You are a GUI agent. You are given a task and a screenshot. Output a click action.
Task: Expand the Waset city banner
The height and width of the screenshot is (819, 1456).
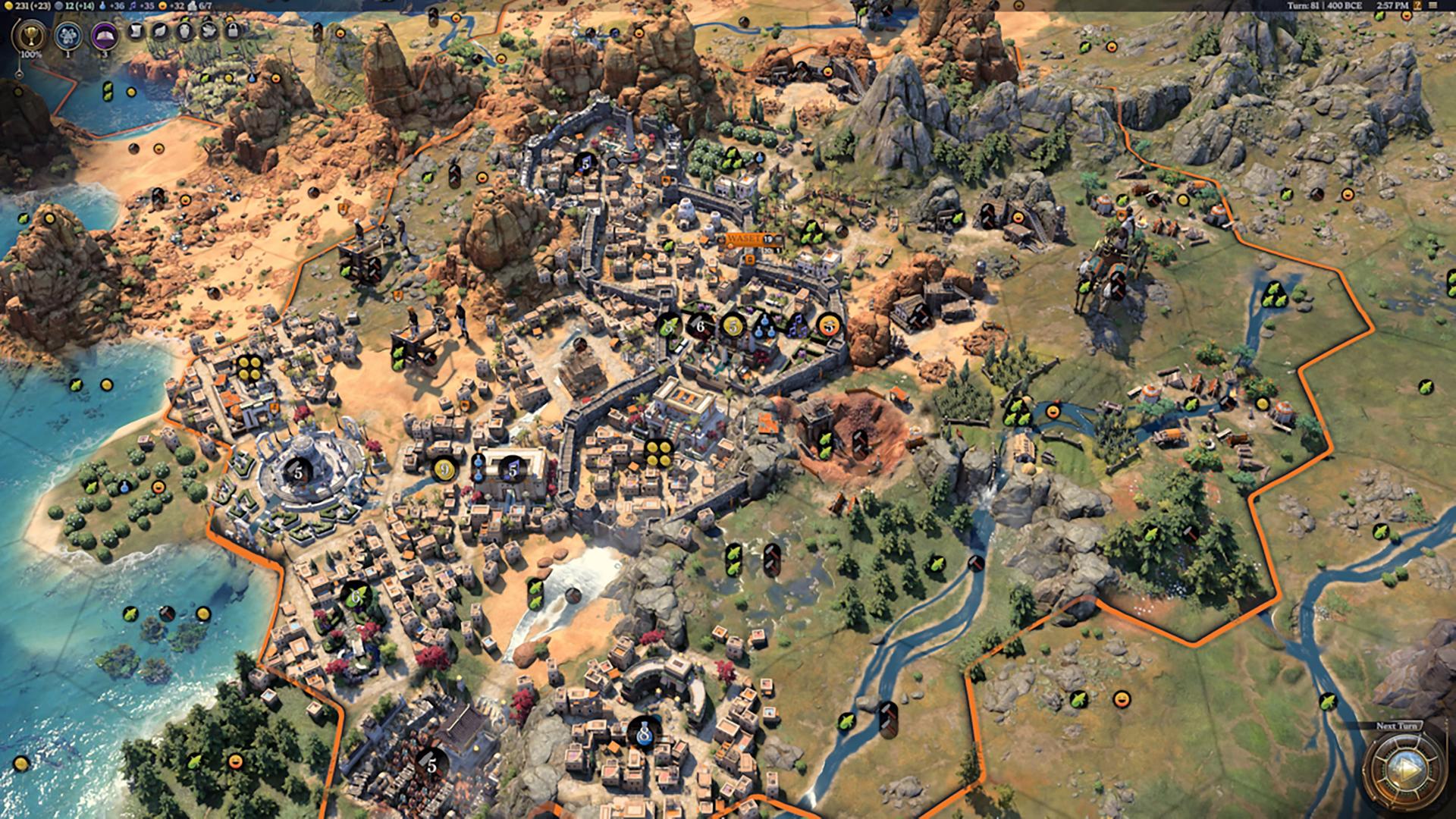744,239
